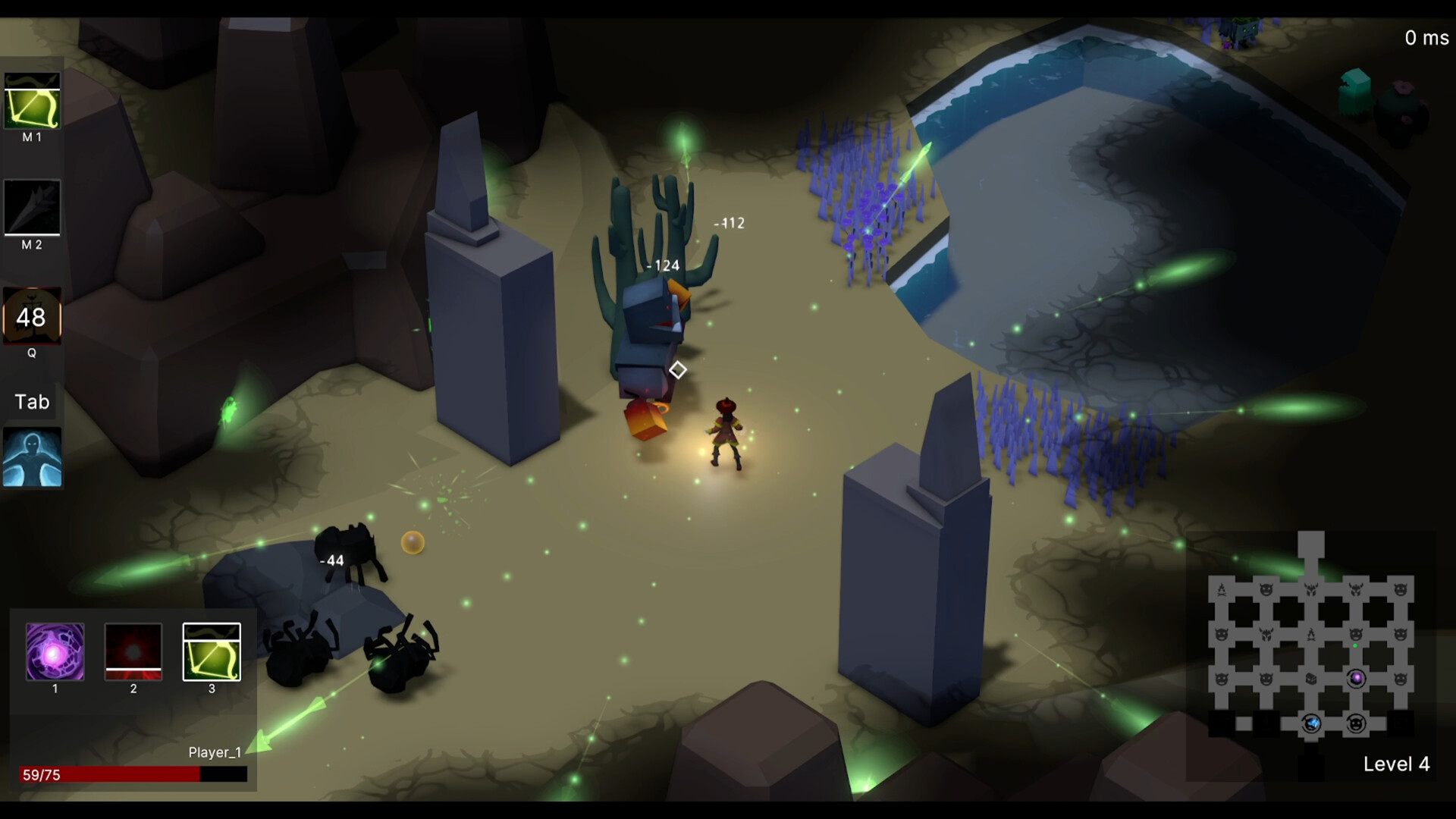Click the green player dot on the minimap
The image size is (1456, 819).
(x=1355, y=645)
